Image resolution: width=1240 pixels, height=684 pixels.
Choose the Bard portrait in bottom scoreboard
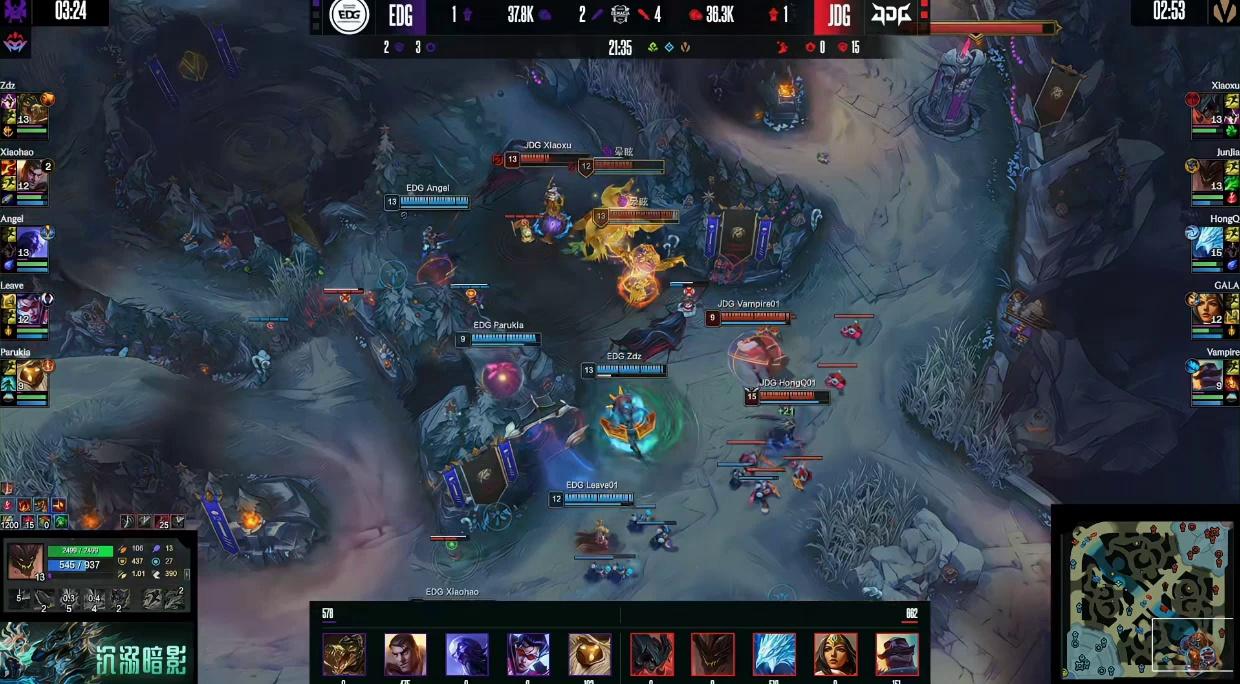click(x=590, y=654)
